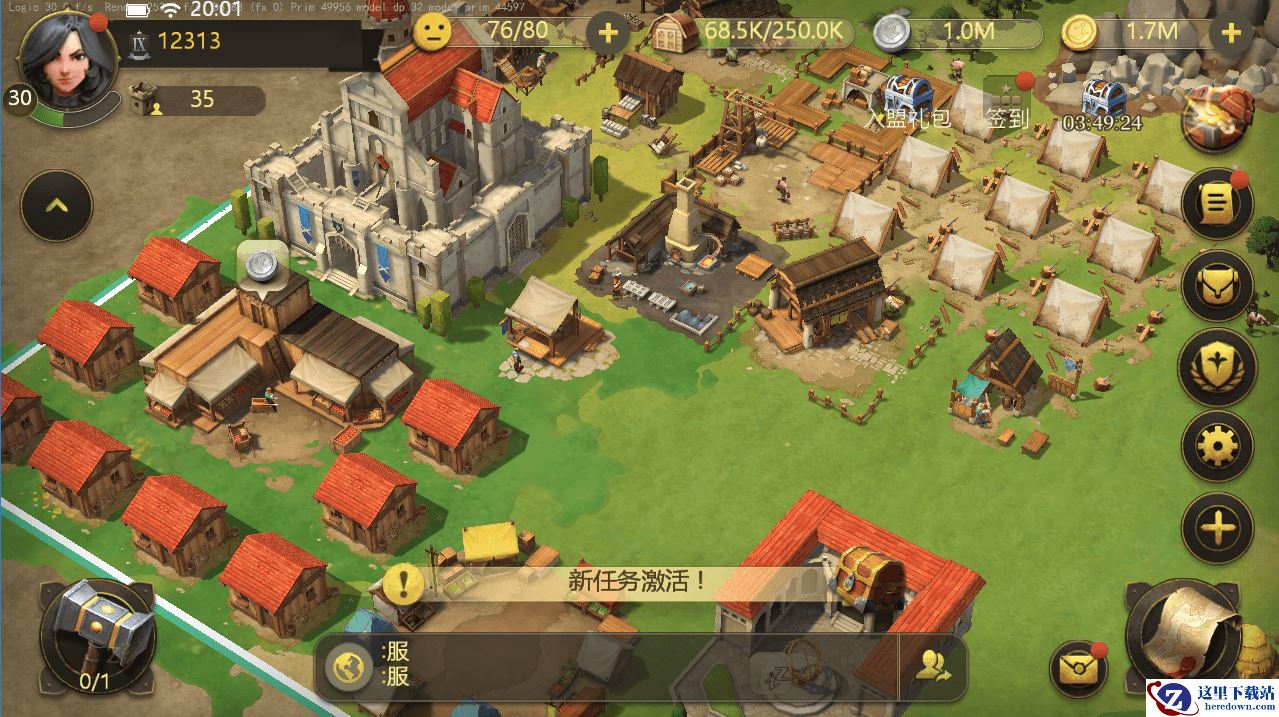The width and height of the screenshot is (1279, 717).
Task: Open the 入盟礼包 alliance gift chest
Action: tap(907, 99)
